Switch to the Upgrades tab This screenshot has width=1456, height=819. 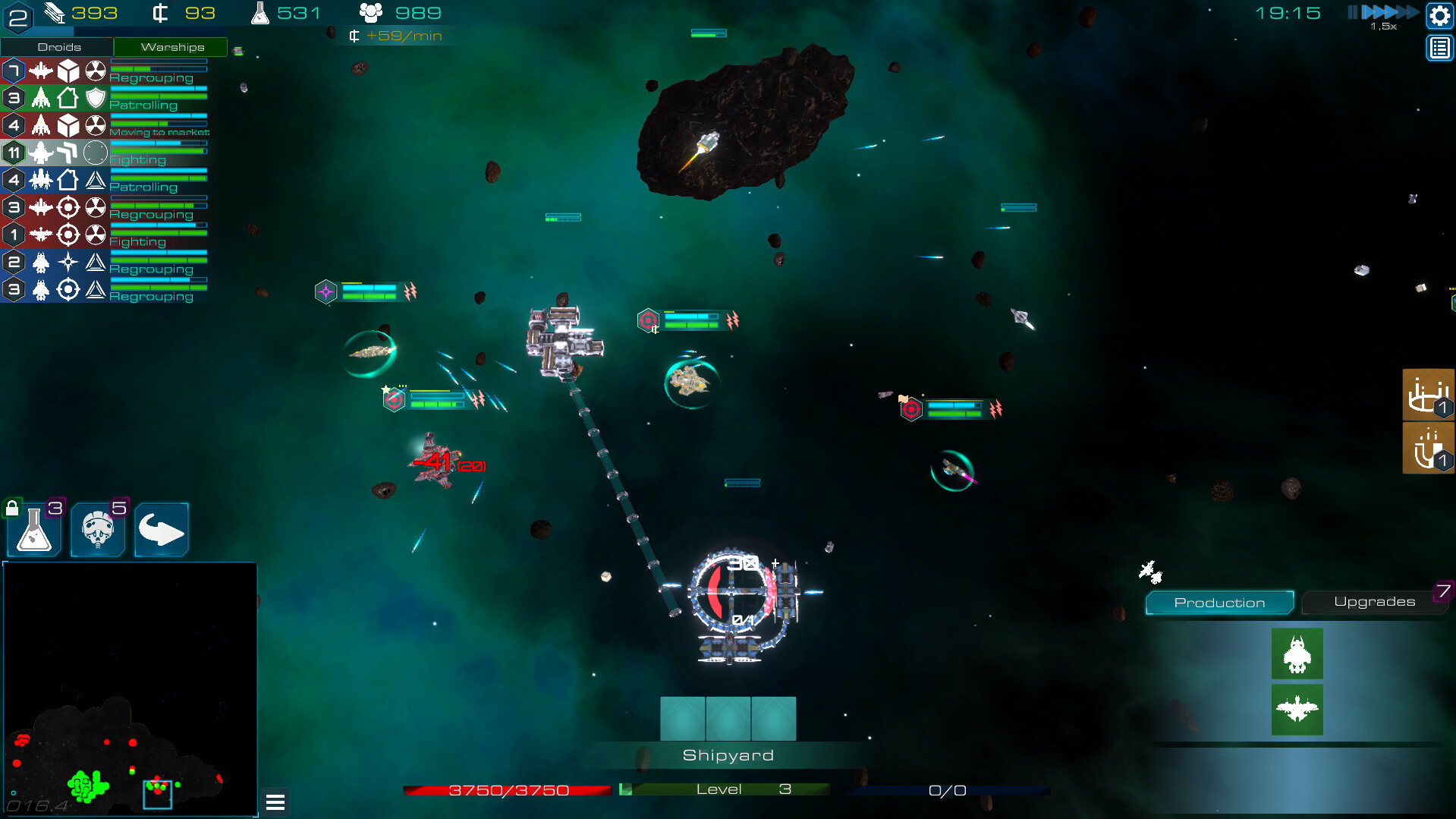(1374, 601)
